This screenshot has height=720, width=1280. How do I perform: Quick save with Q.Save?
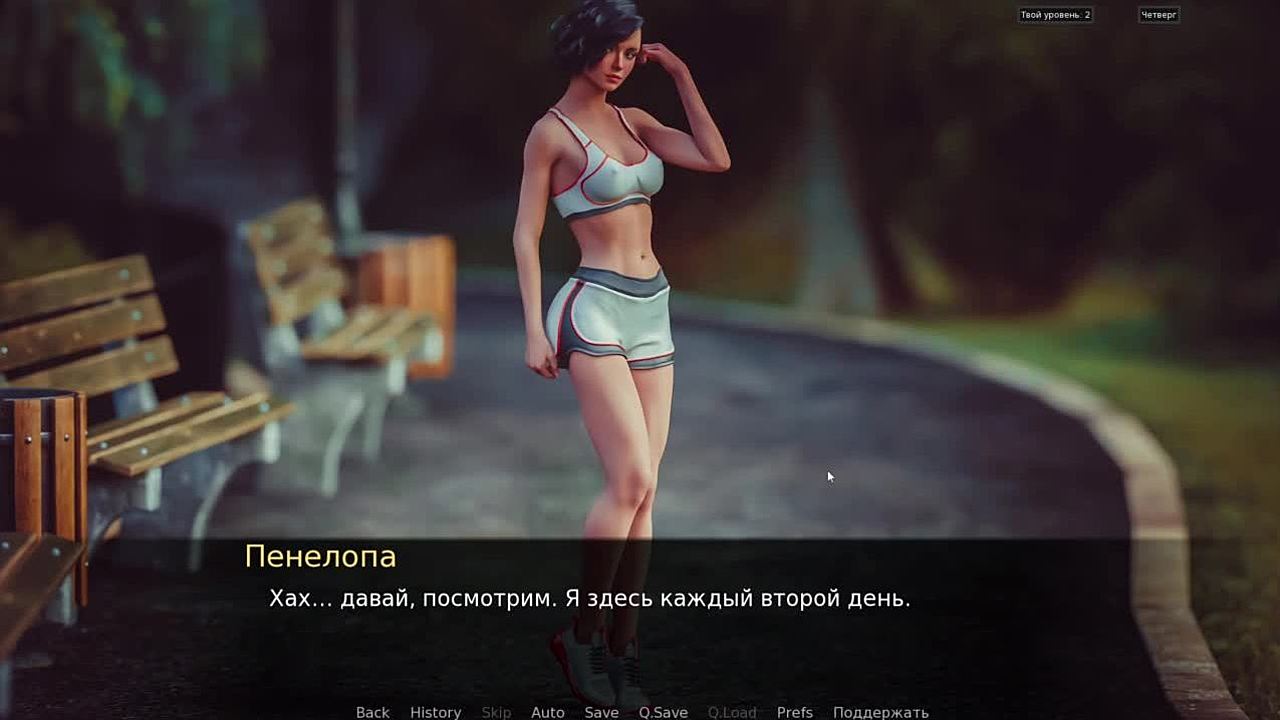click(x=663, y=712)
